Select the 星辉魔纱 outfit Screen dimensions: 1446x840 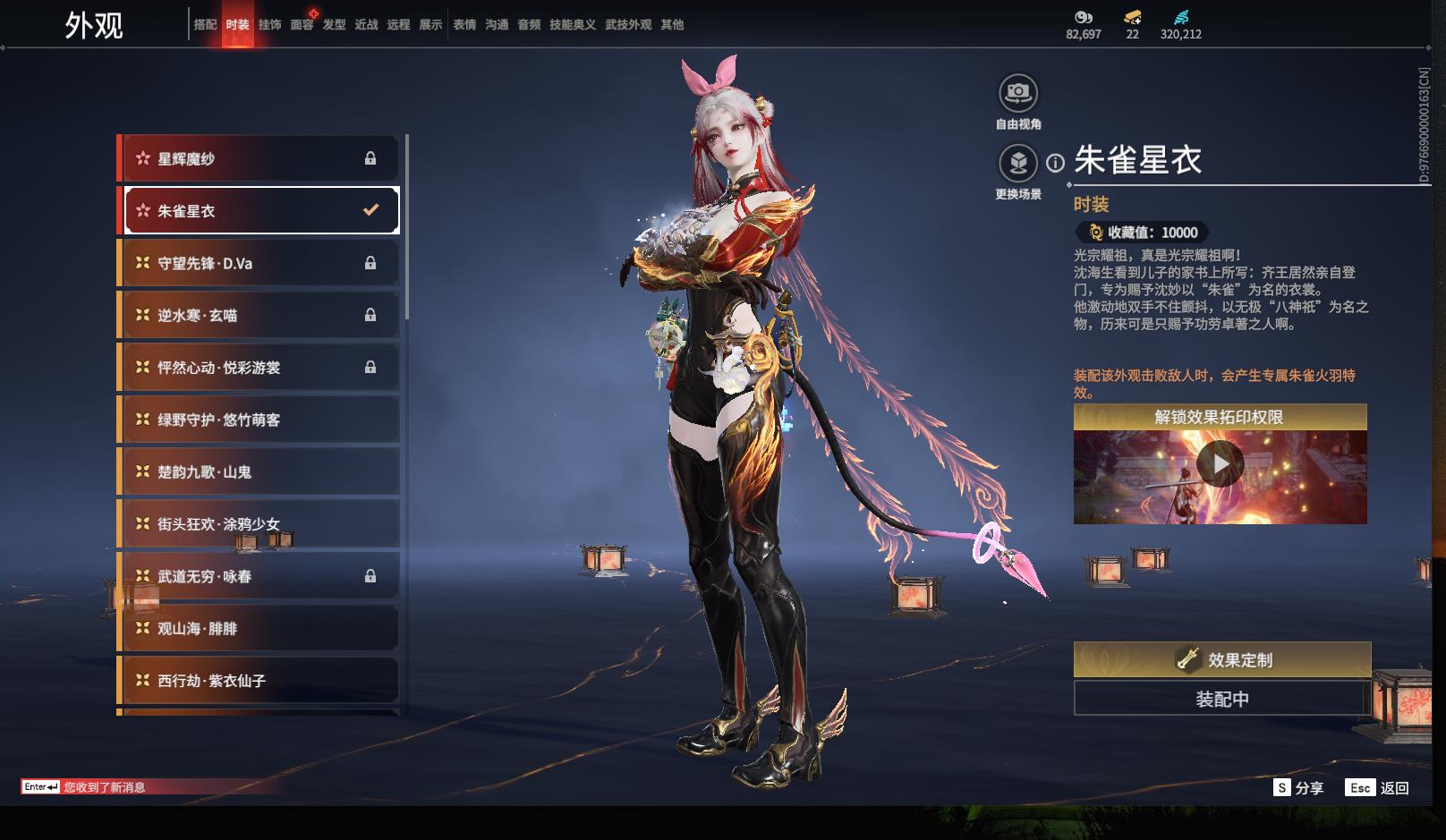point(259,159)
